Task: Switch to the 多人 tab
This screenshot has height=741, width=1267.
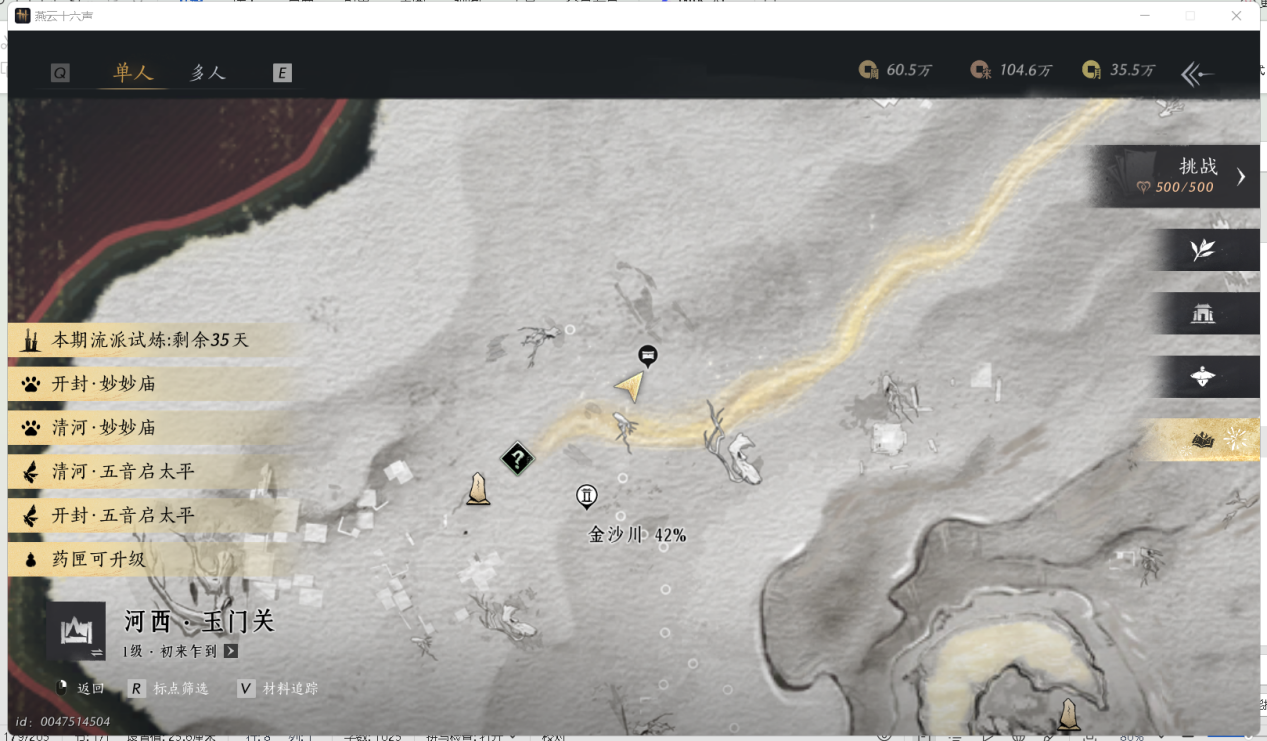Action: [208, 73]
